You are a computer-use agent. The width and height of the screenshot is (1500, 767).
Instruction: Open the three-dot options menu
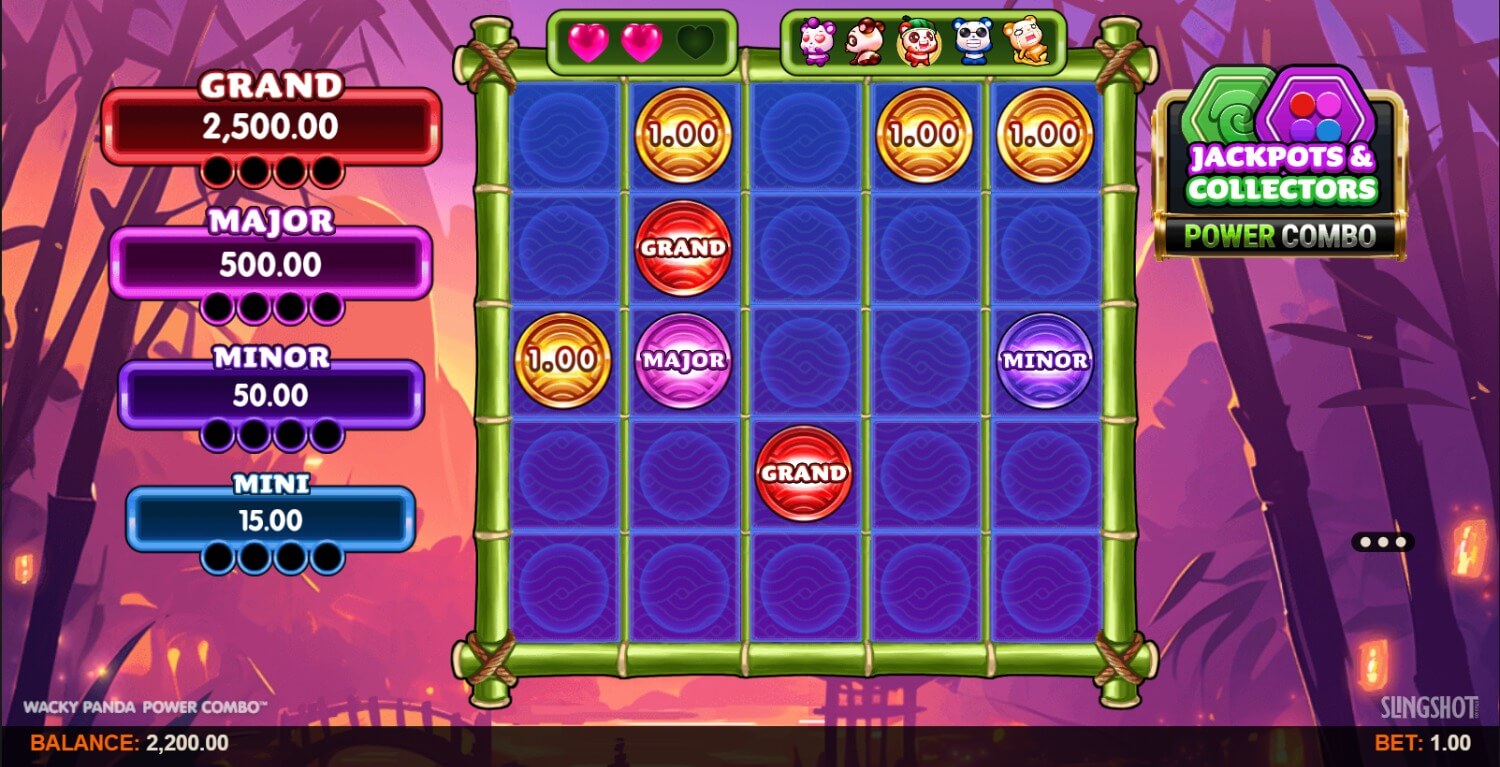pyautogui.click(x=1383, y=542)
